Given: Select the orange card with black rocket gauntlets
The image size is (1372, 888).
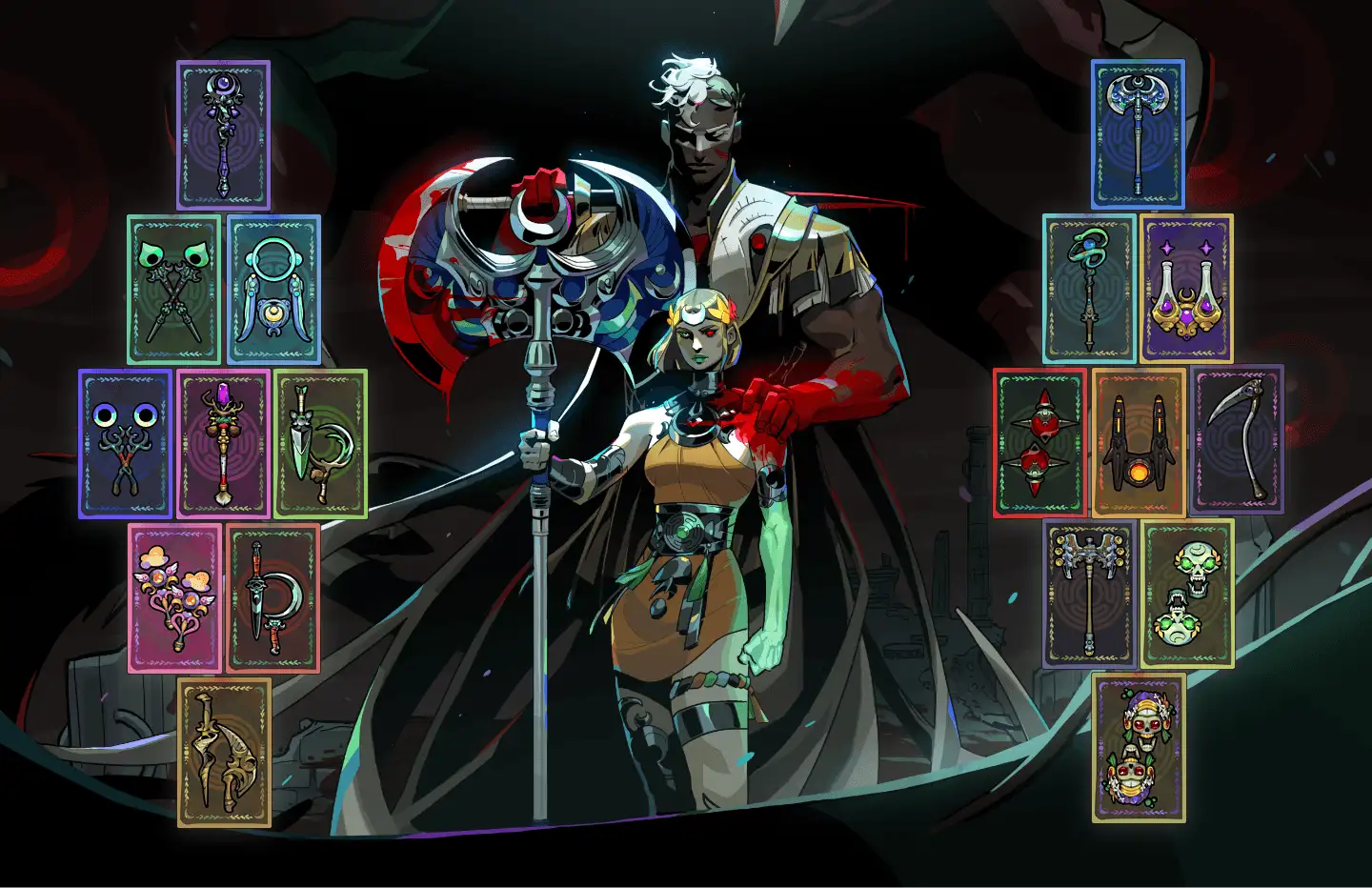Looking at the screenshot, I should coord(1139,444).
